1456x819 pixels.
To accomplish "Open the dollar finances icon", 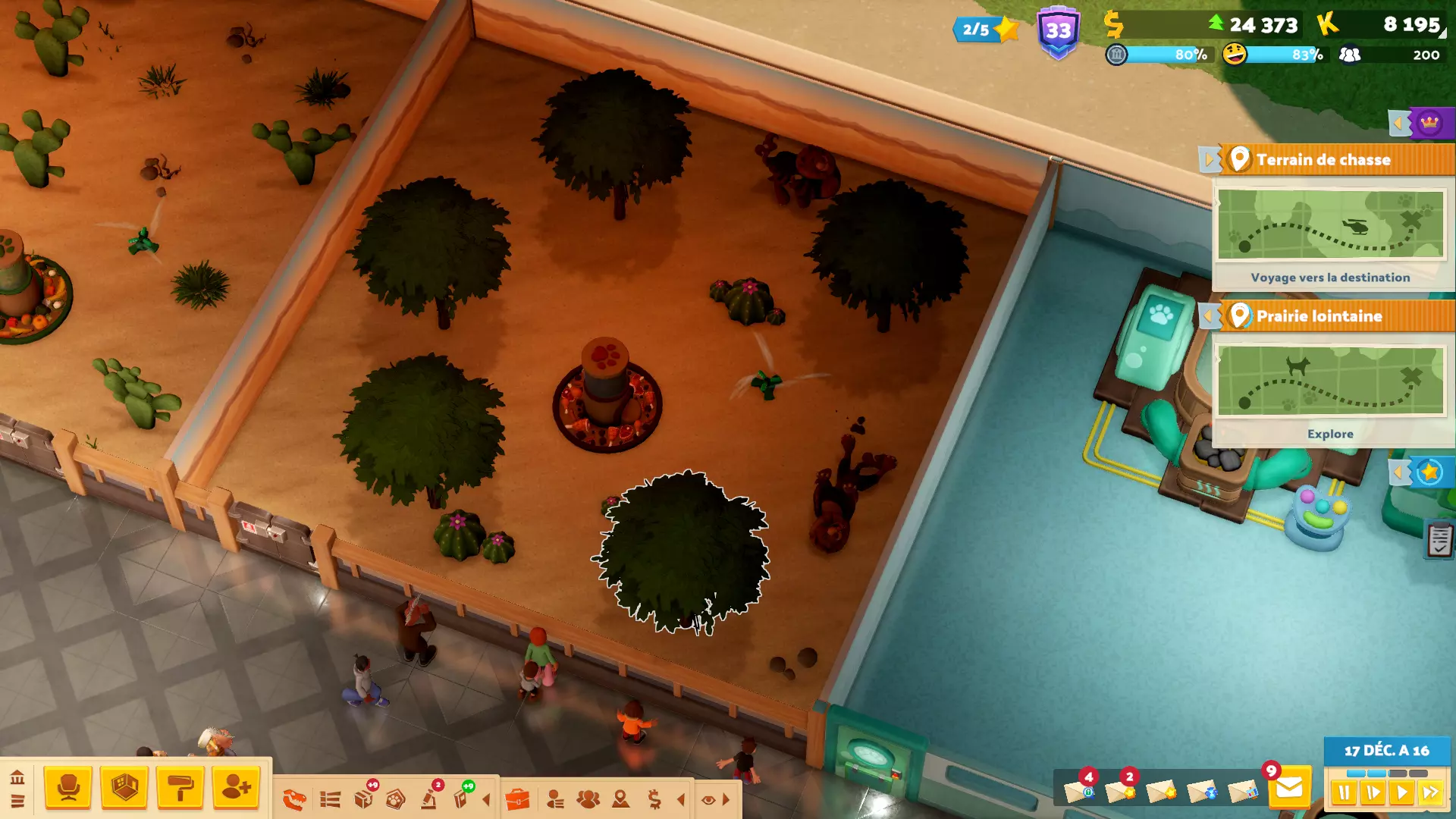I will pos(654,799).
